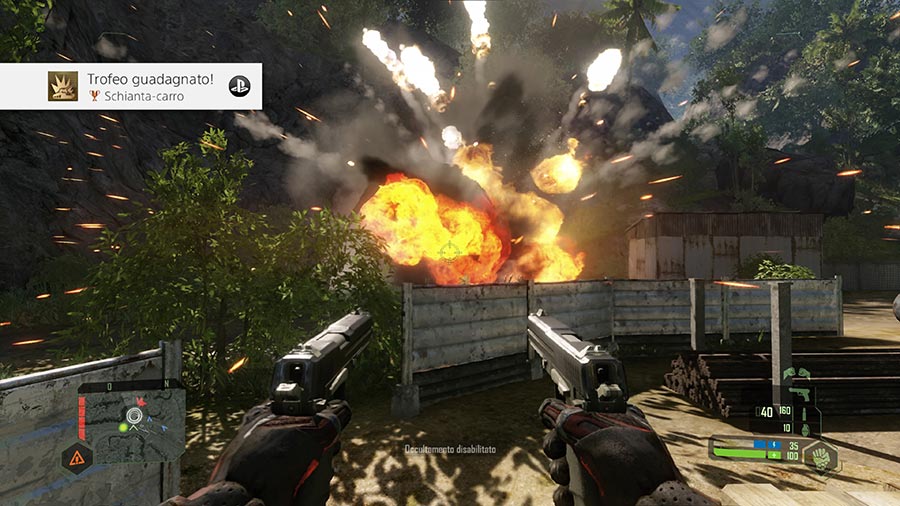900x506 pixels.
Task: Select the green objective dot on minimap
Action: (123, 428)
